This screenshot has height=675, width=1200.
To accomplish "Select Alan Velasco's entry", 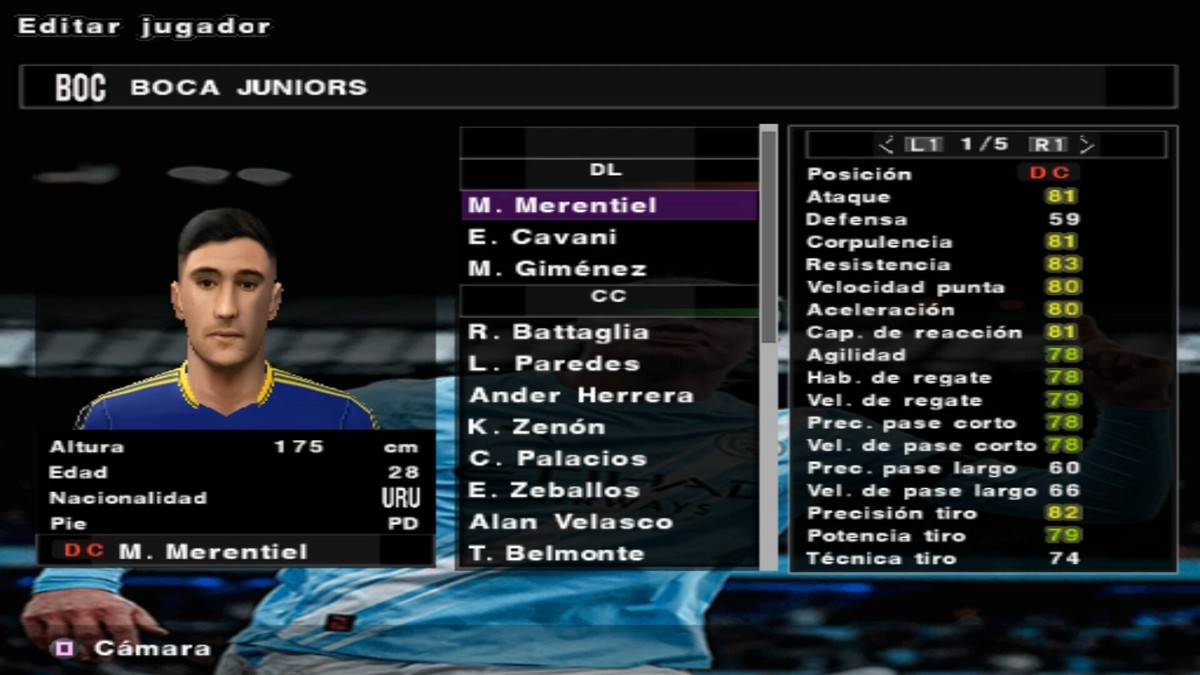I will (x=608, y=522).
